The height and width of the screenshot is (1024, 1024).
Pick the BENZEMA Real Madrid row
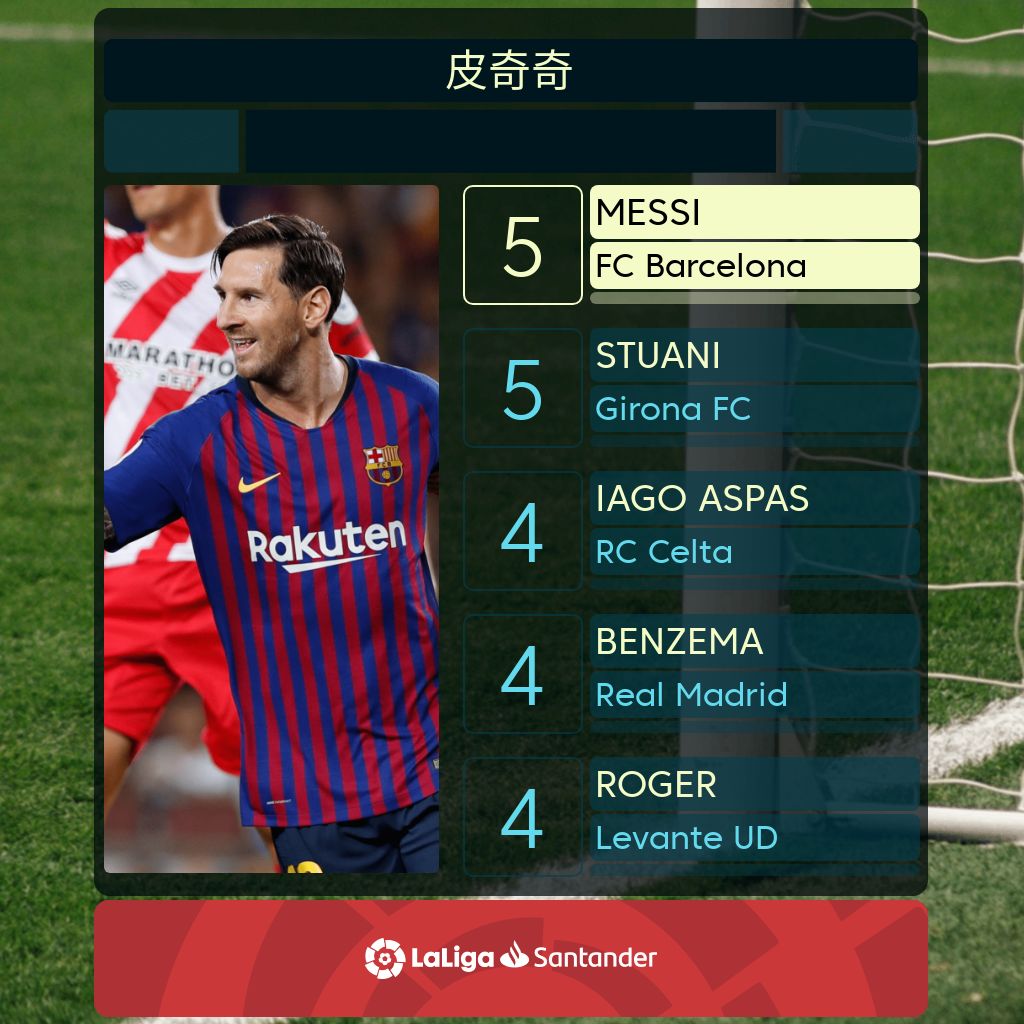[690, 673]
